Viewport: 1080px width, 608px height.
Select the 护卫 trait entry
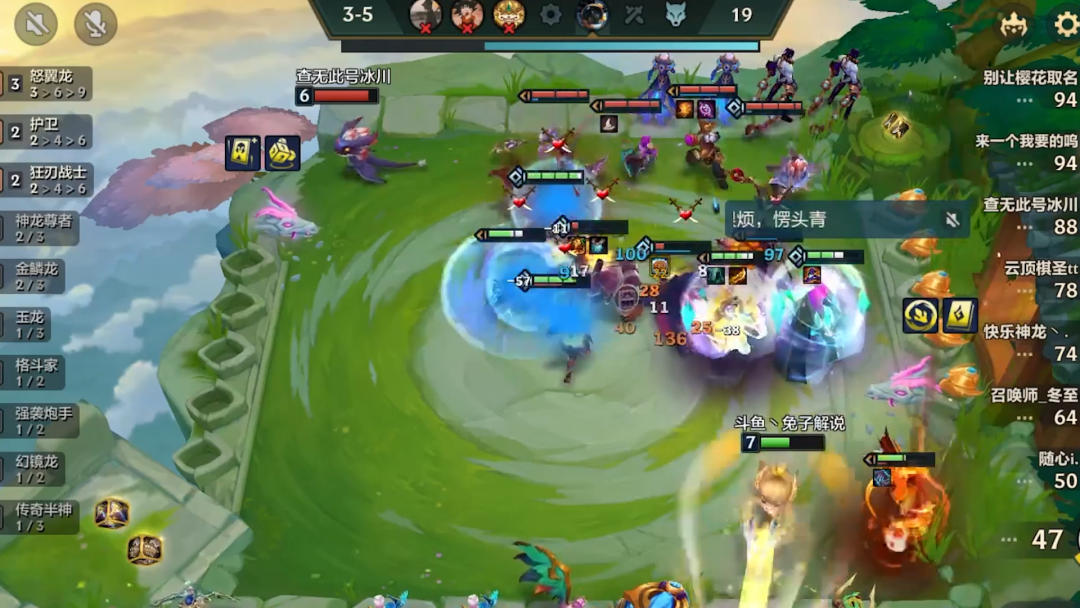pos(45,132)
